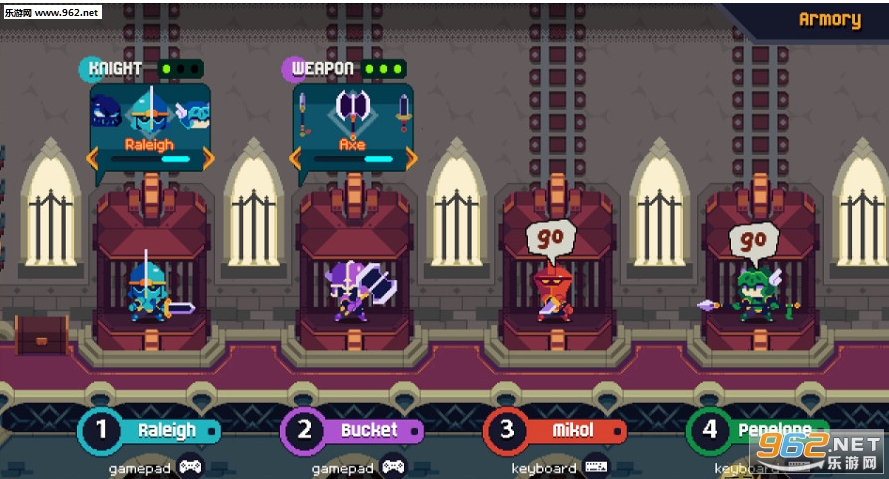Show the next weapon with right arrow
The width and height of the screenshot is (889, 479).
[409, 158]
